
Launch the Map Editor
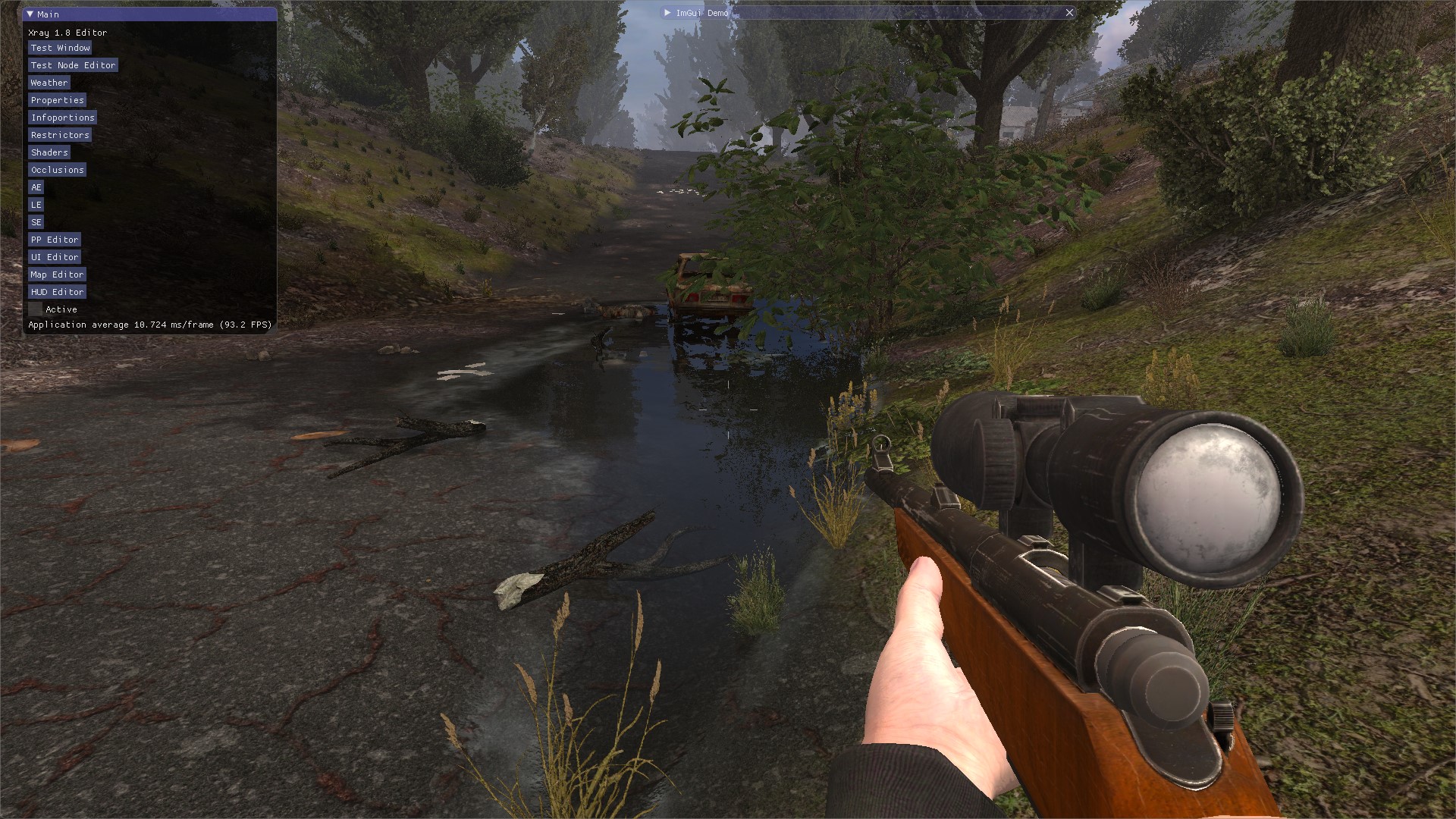click(x=57, y=275)
